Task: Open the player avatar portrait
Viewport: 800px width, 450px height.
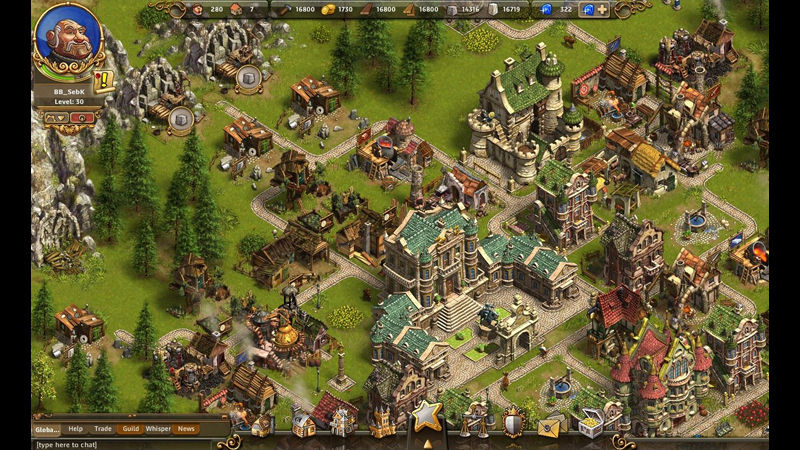Action: pyautogui.click(x=66, y=37)
